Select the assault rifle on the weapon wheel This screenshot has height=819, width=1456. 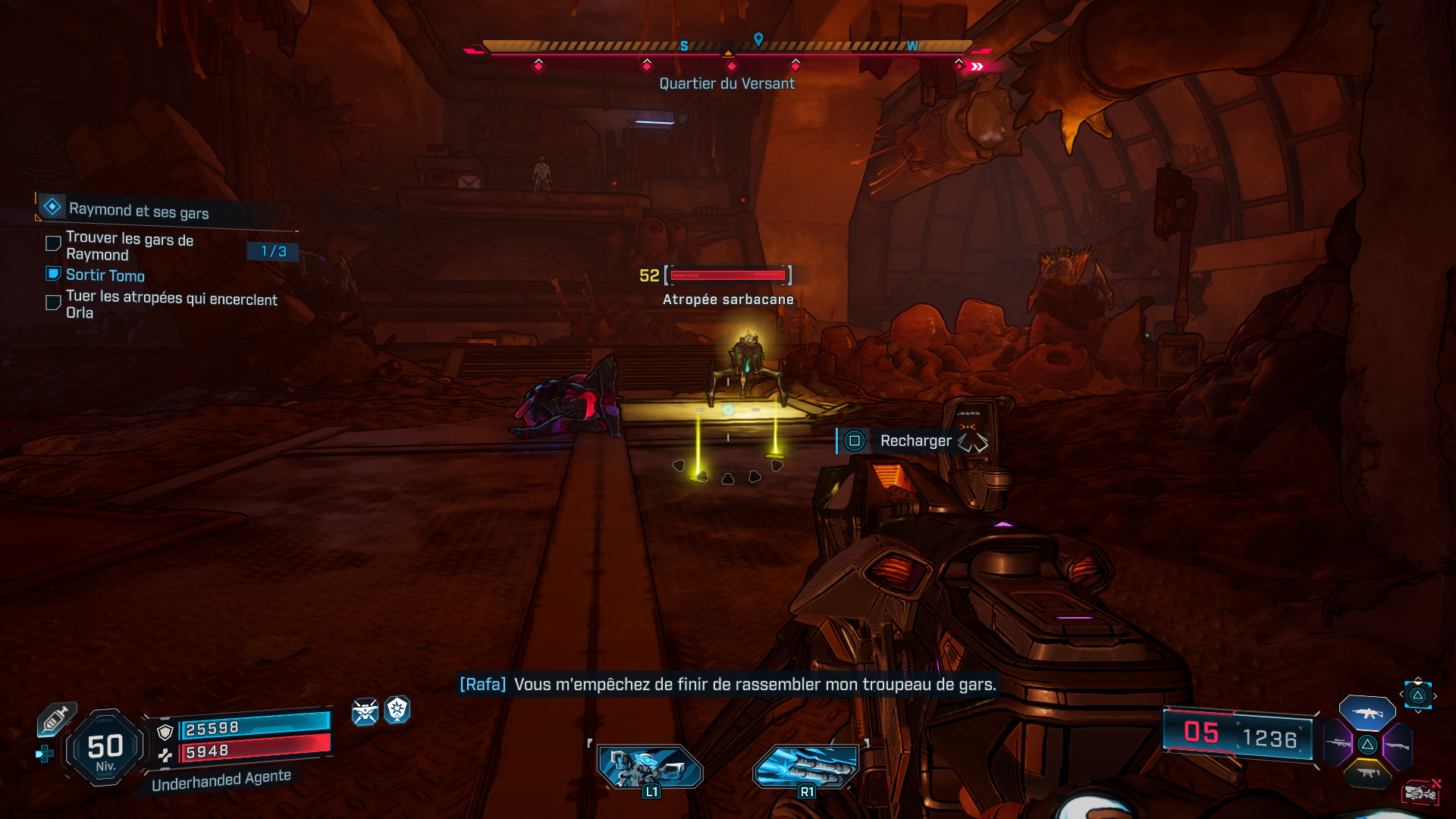(x=1367, y=713)
